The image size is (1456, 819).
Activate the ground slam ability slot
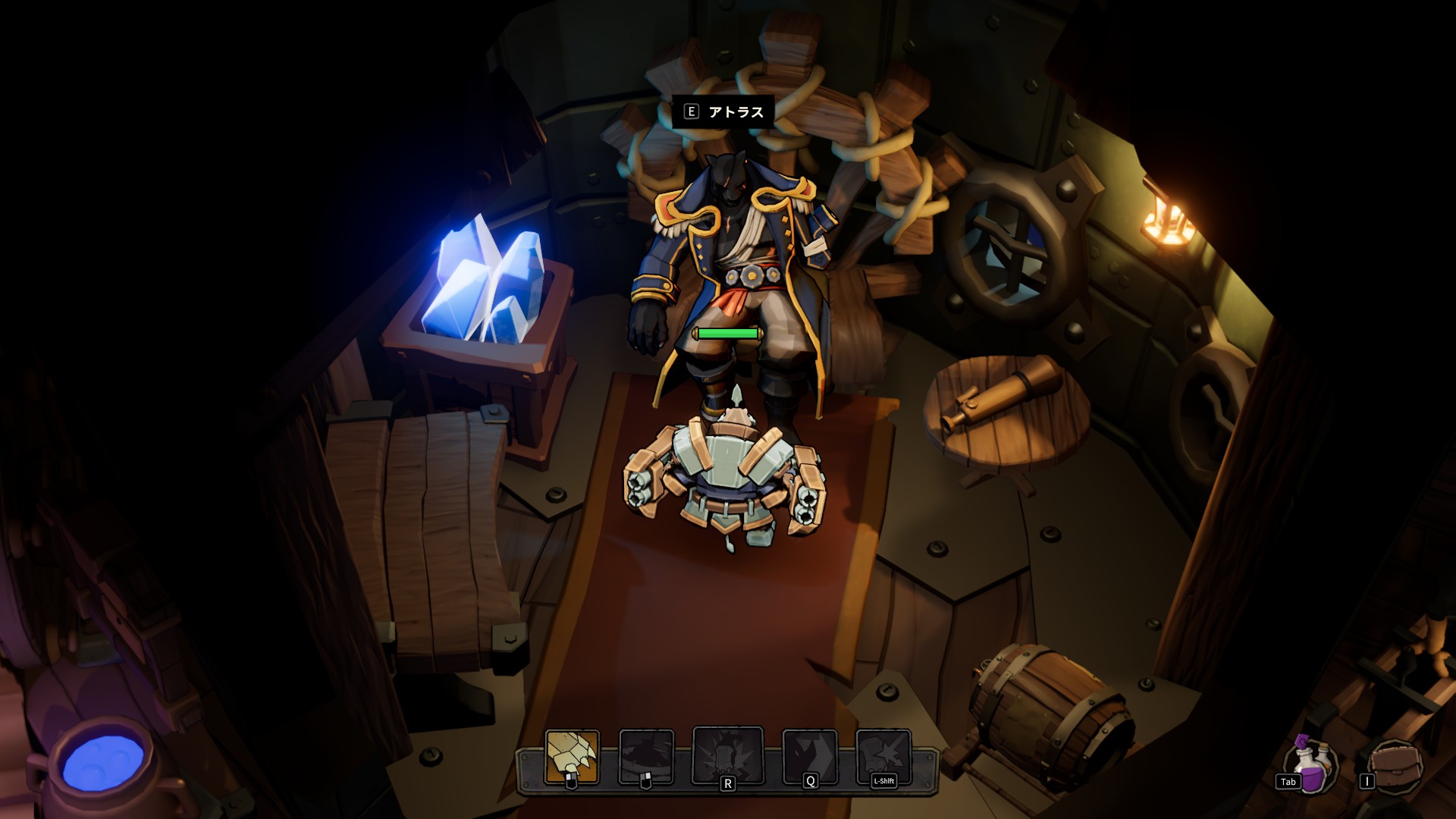click(x=646, y=756)
